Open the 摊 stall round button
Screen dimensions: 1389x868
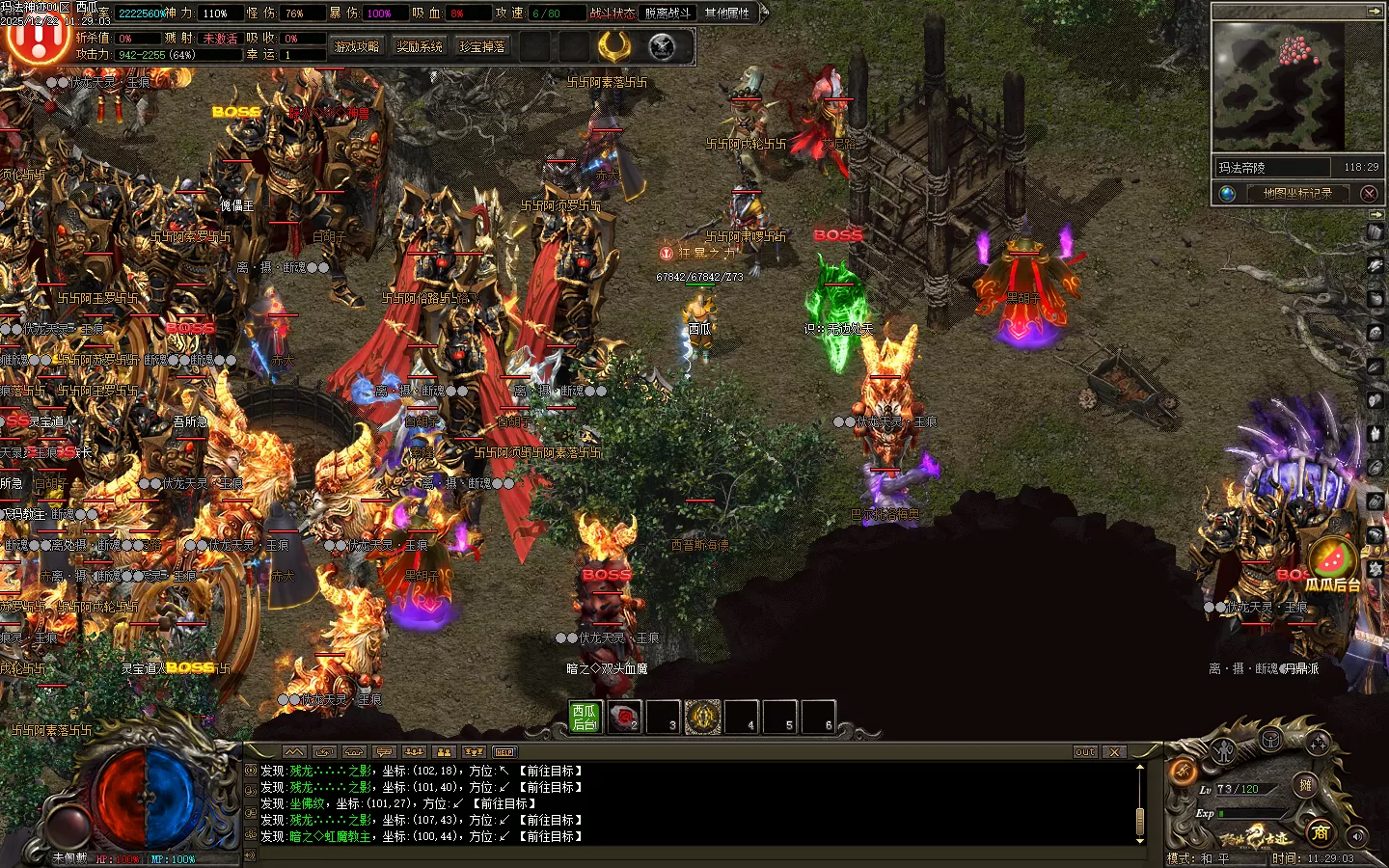pyautogui.click(x=1305, y=785)
